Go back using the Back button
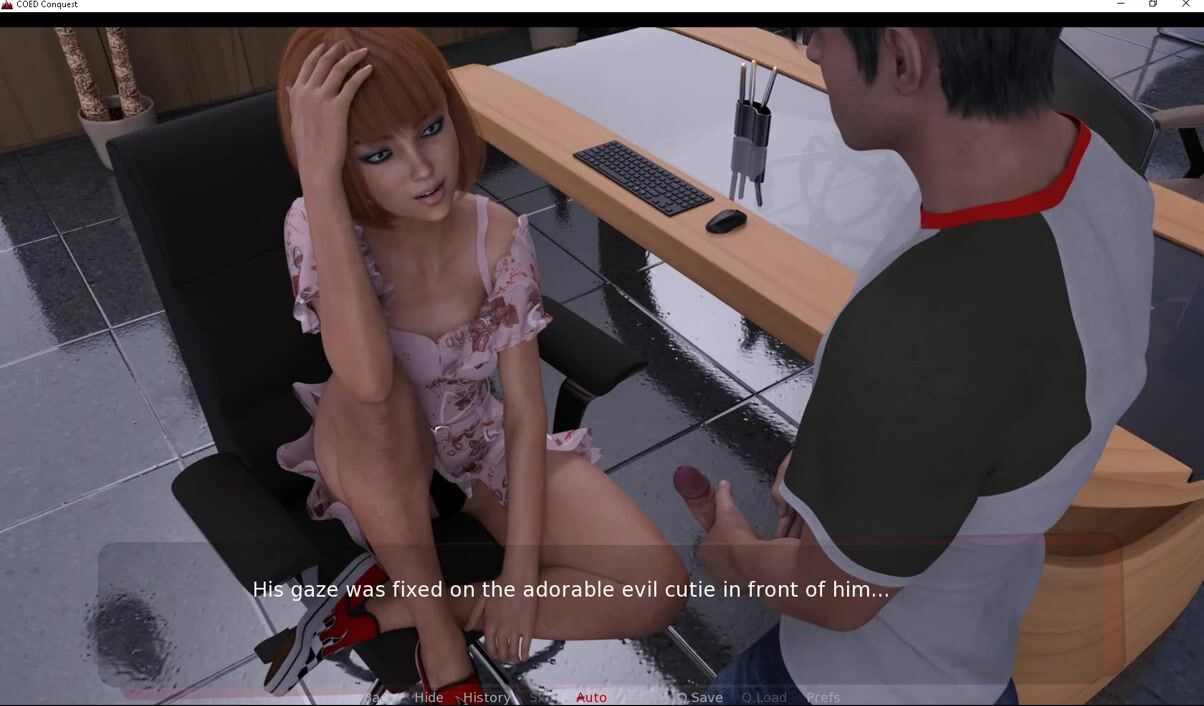 click(x=375, y=697)
